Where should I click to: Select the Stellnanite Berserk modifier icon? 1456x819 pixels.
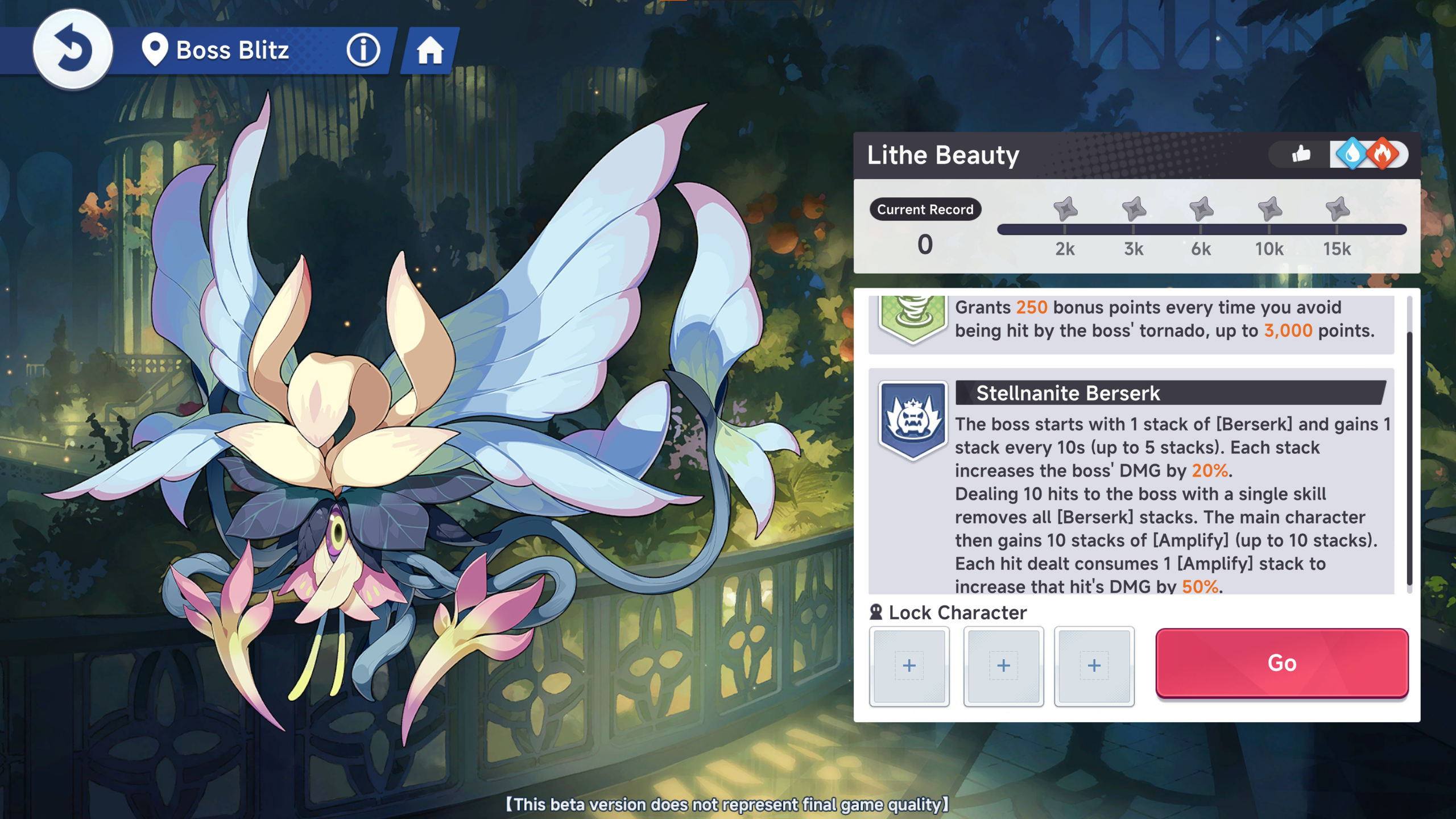(x=913, y=420)
